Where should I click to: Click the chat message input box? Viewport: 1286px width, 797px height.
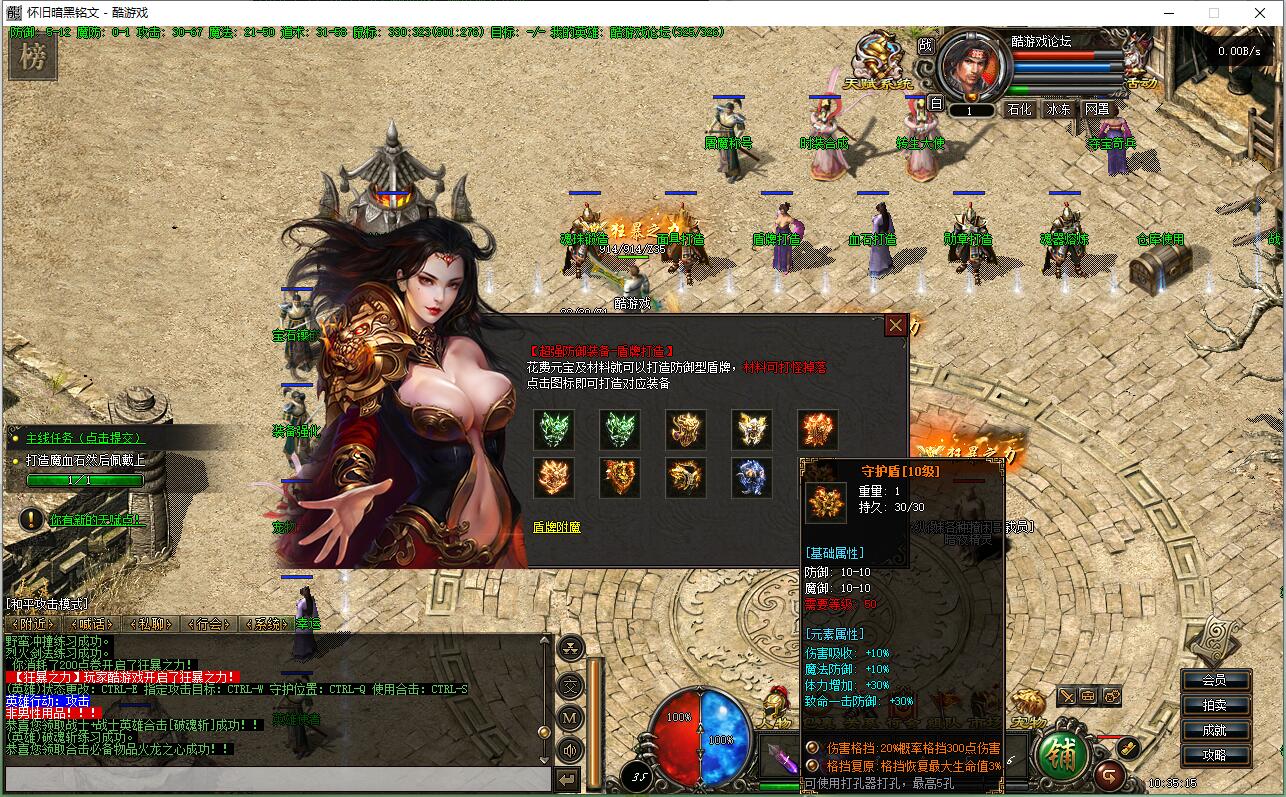tap(278, 779)
